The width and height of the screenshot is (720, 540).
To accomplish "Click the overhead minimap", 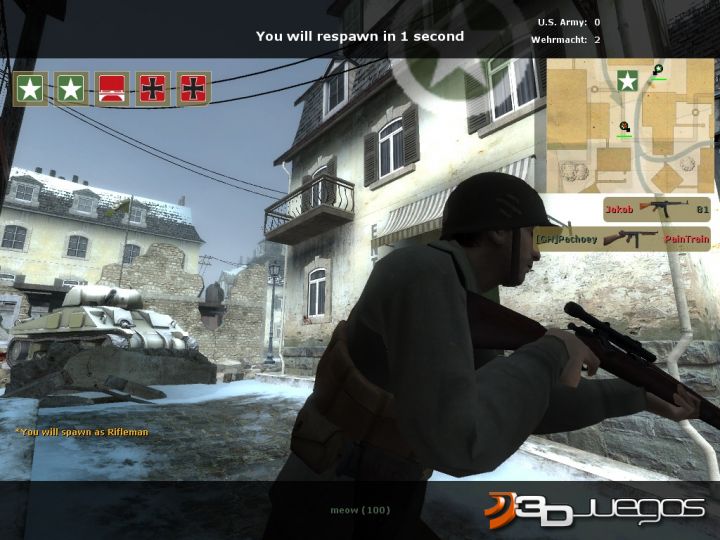I will click(628, 125).
